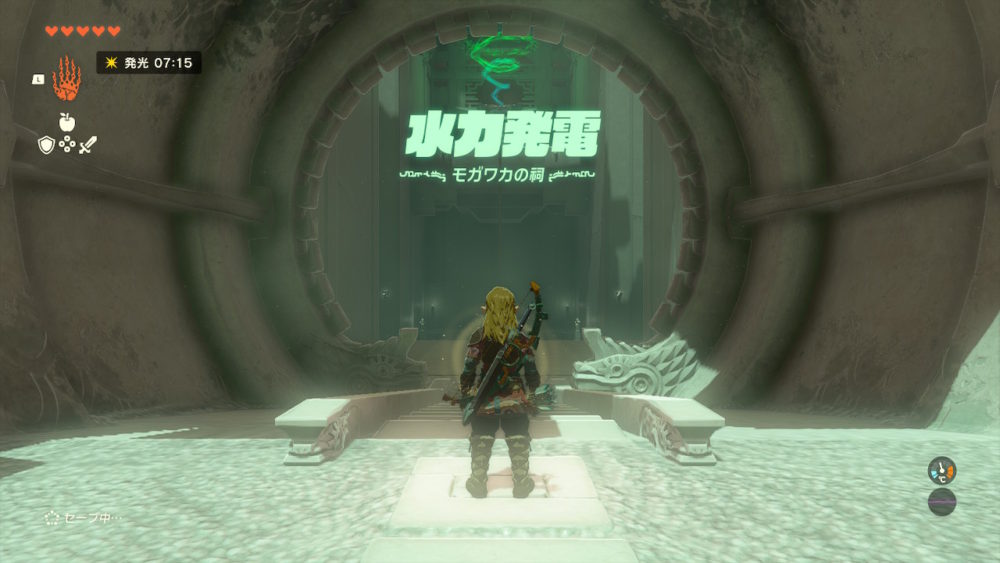
Task: Click the noise meter circle
Action: (941, 501)
